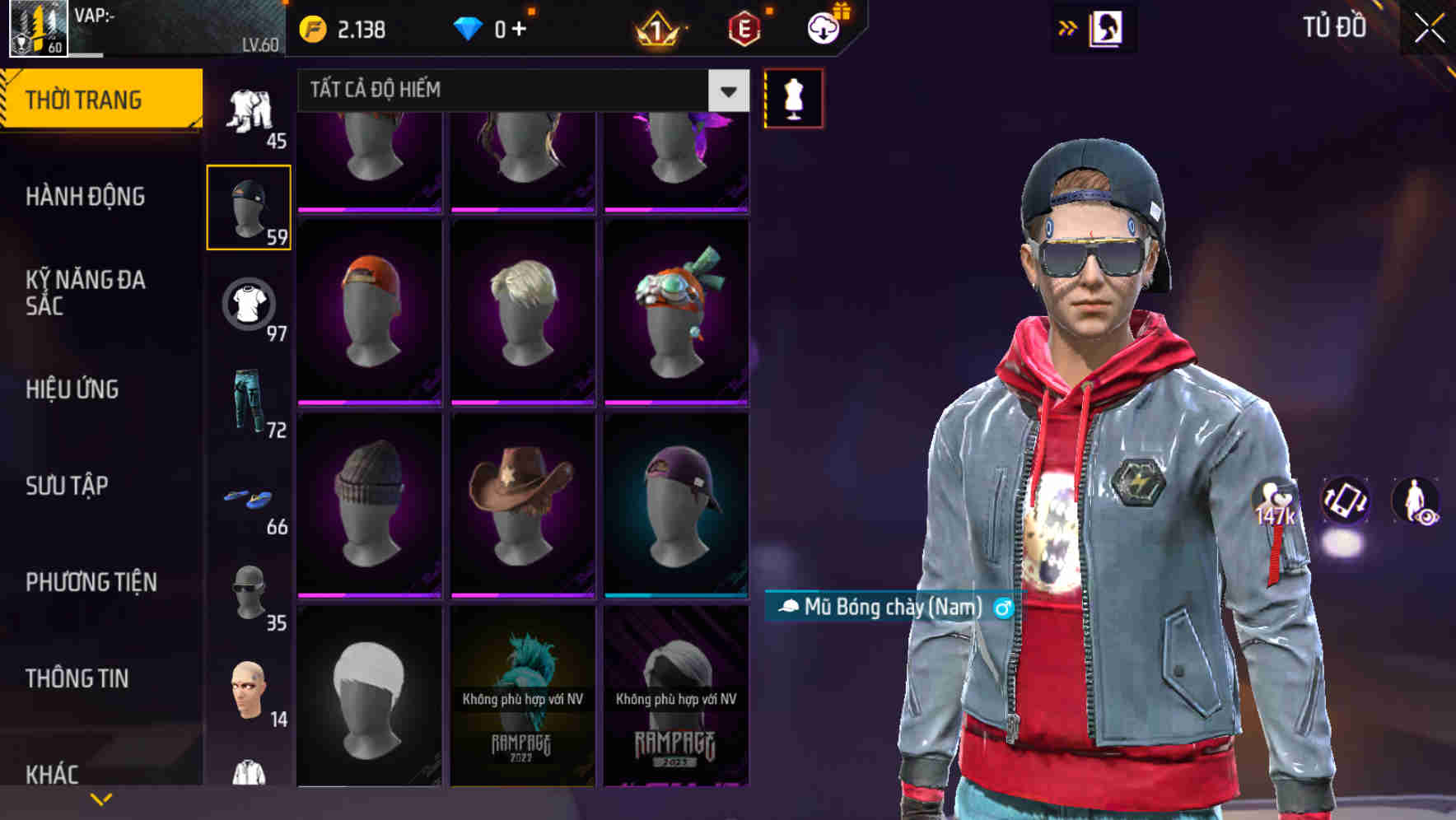Viewport: 1456px width, 820px height.
Task: Open the shirt category showing 97 items
Action: (247, 305)
